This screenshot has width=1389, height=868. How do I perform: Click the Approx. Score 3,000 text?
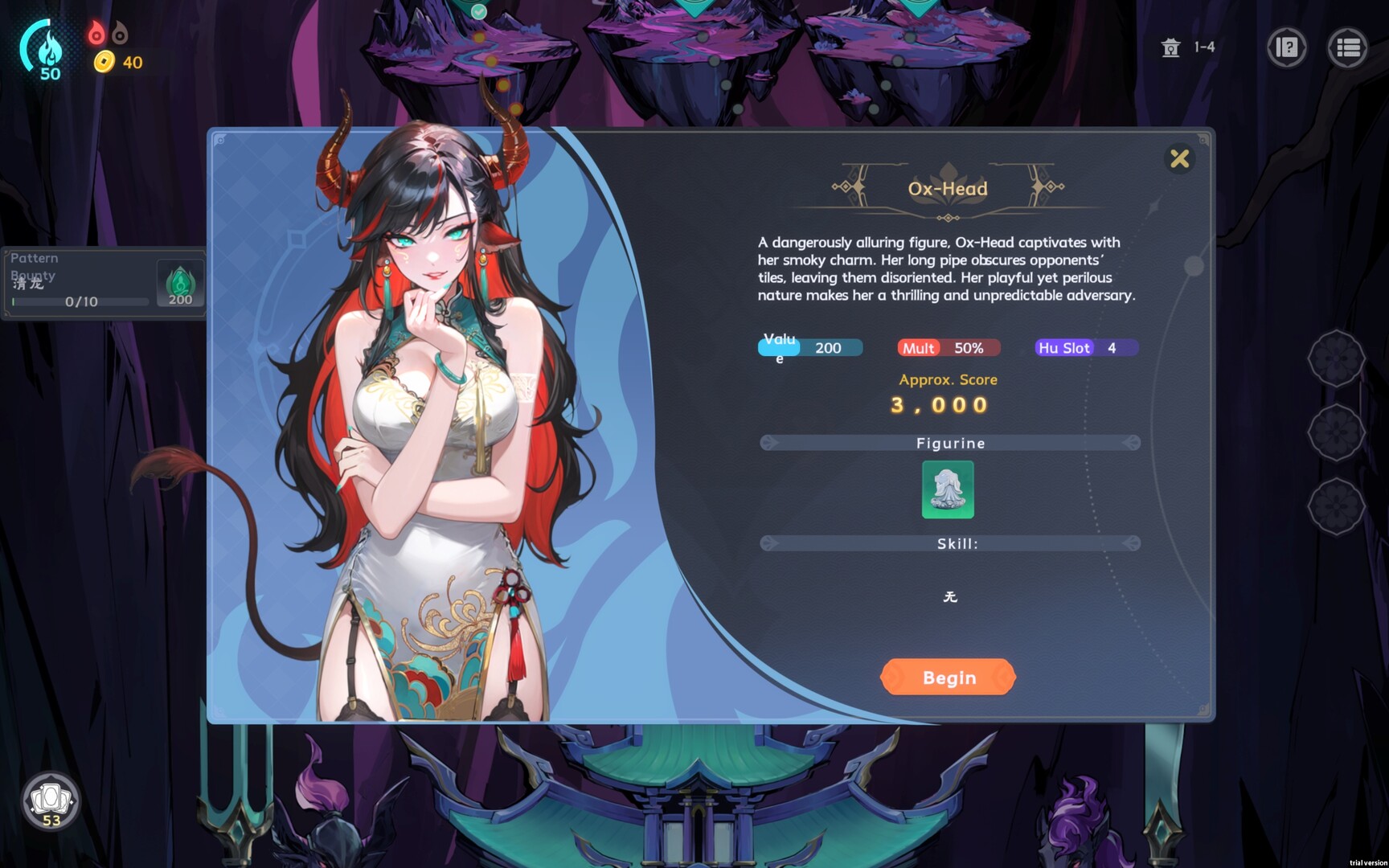[x=948, y=392]
